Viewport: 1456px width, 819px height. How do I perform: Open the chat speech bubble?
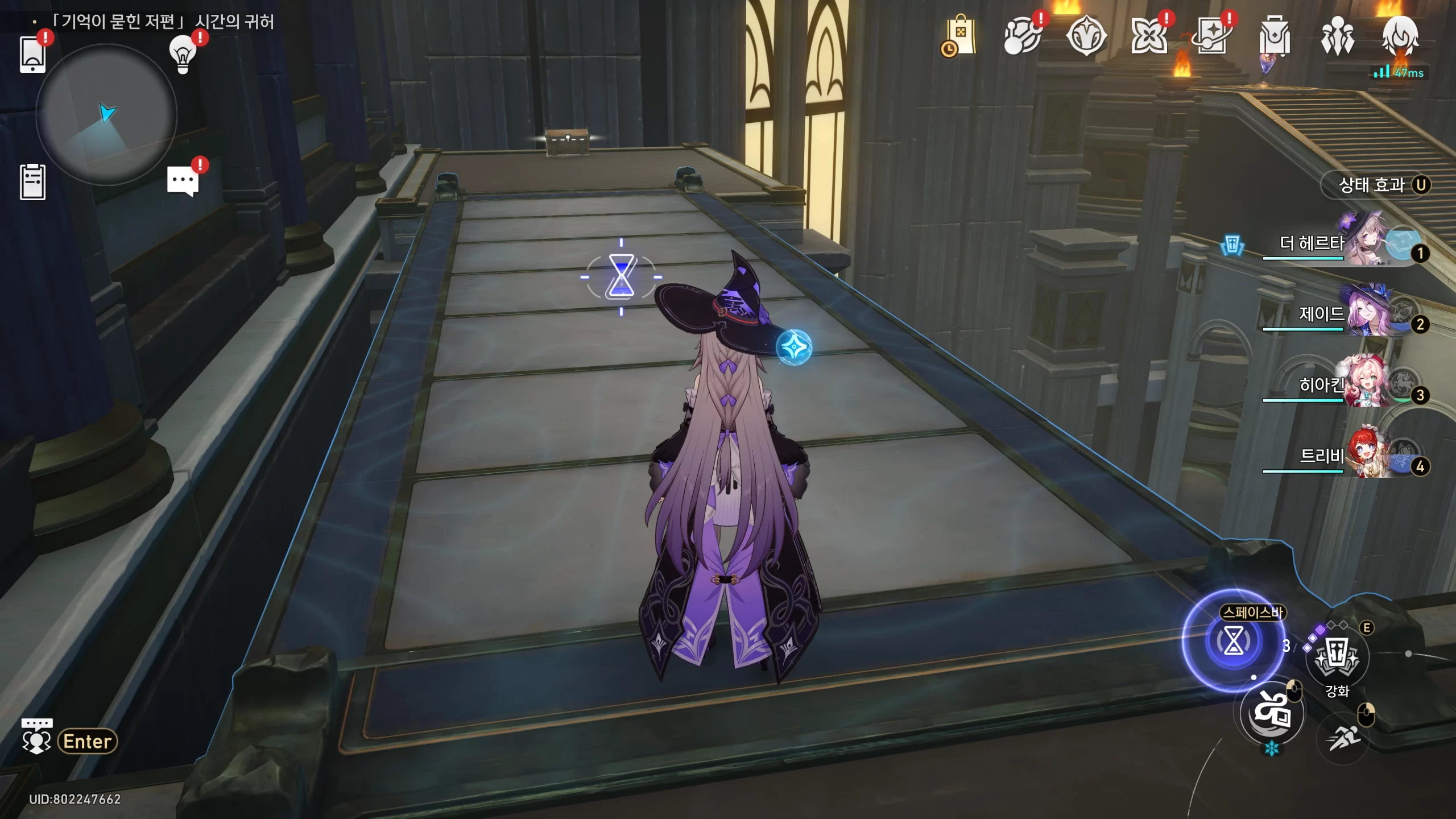(183, 181)
